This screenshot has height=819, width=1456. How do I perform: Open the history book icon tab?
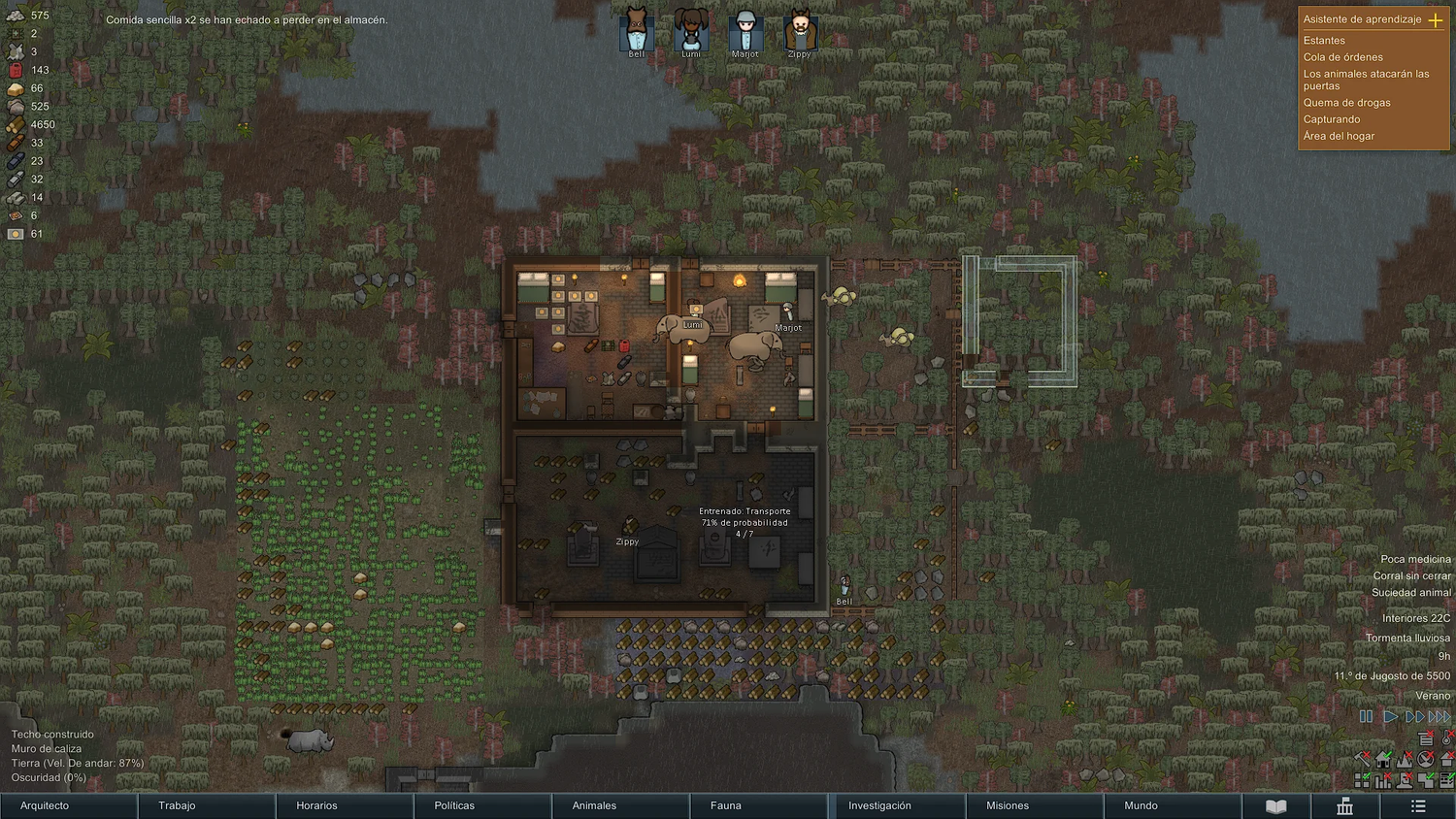1276,806
